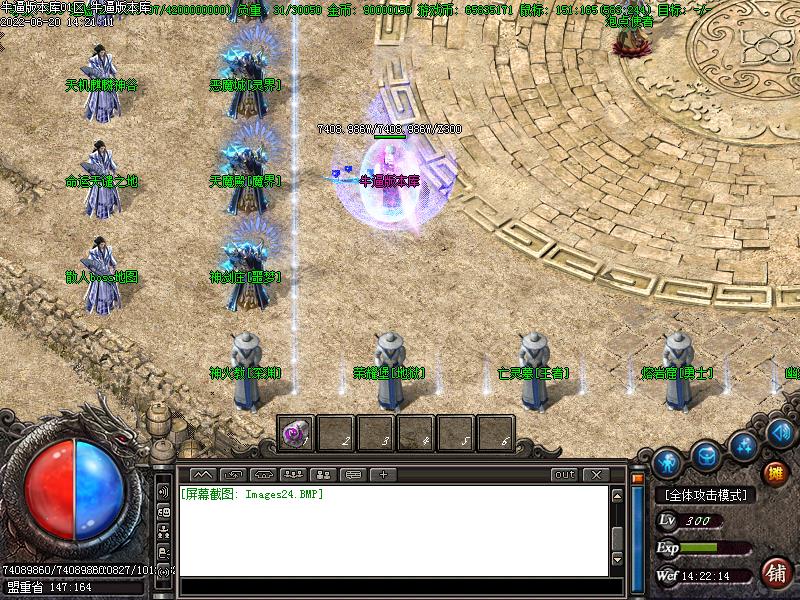Screen dimensions: 800x600
Task: Toggle the shout channel icon beside chat
Action: tap(163, 493)
